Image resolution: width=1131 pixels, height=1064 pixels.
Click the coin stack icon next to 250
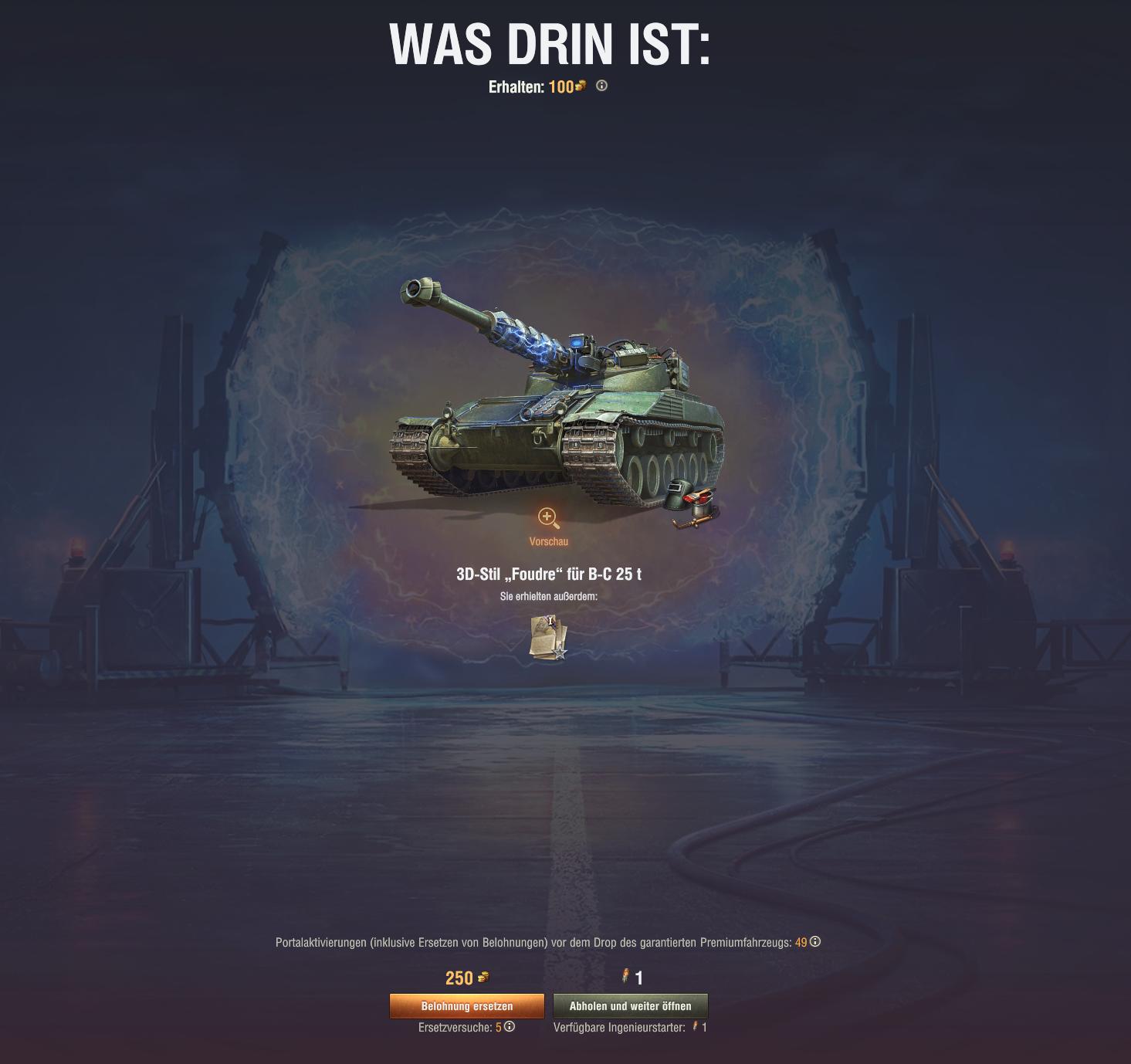483,978
